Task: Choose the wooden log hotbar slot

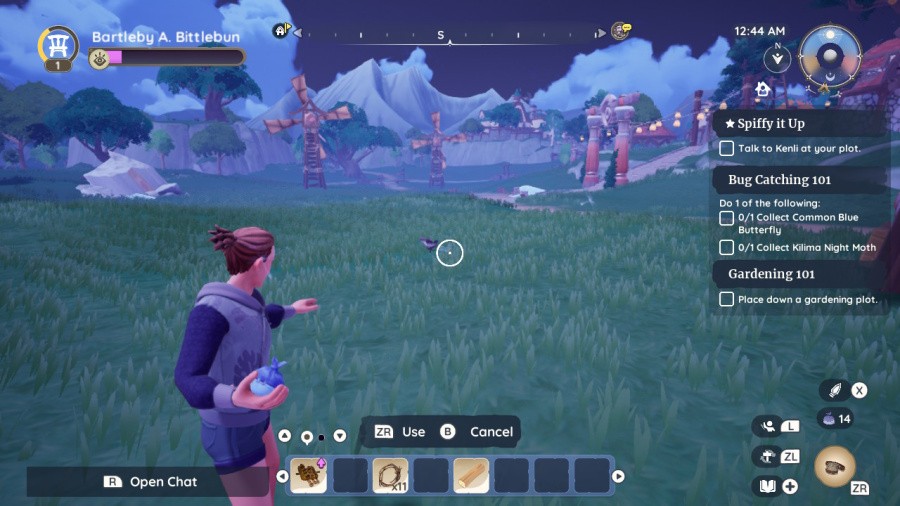Action: tap(471, 476)
